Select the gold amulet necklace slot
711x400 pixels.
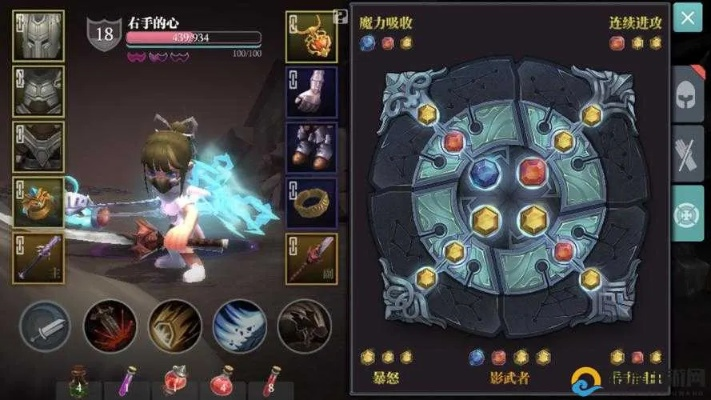click(x=310, y=36)
